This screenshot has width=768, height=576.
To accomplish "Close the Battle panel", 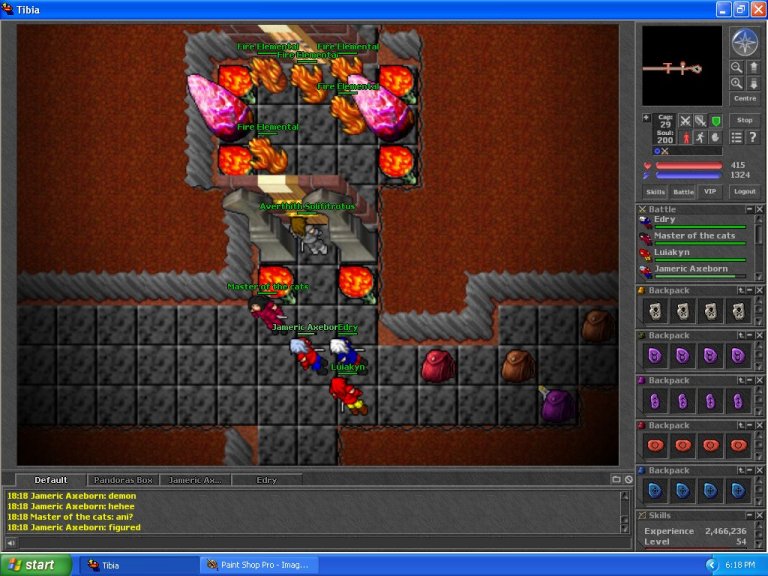I will (758, 209).
